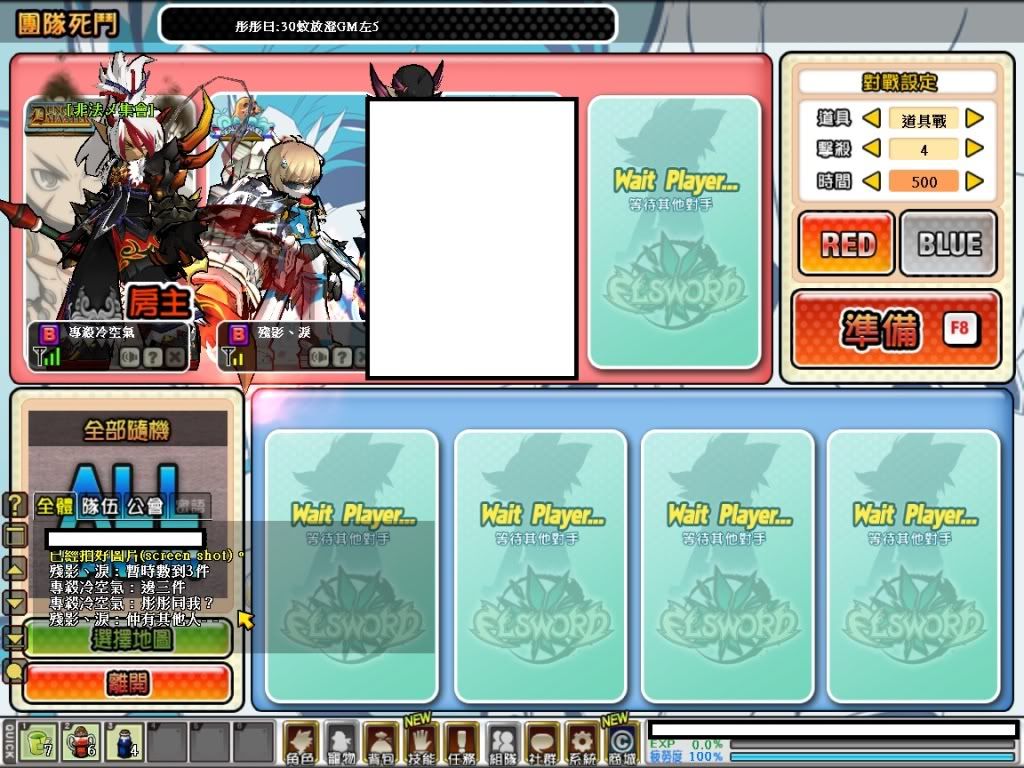Open the 背包 inventory bag
The height and width of the screenshot is (768, 1024).
(x=381, y=743)
